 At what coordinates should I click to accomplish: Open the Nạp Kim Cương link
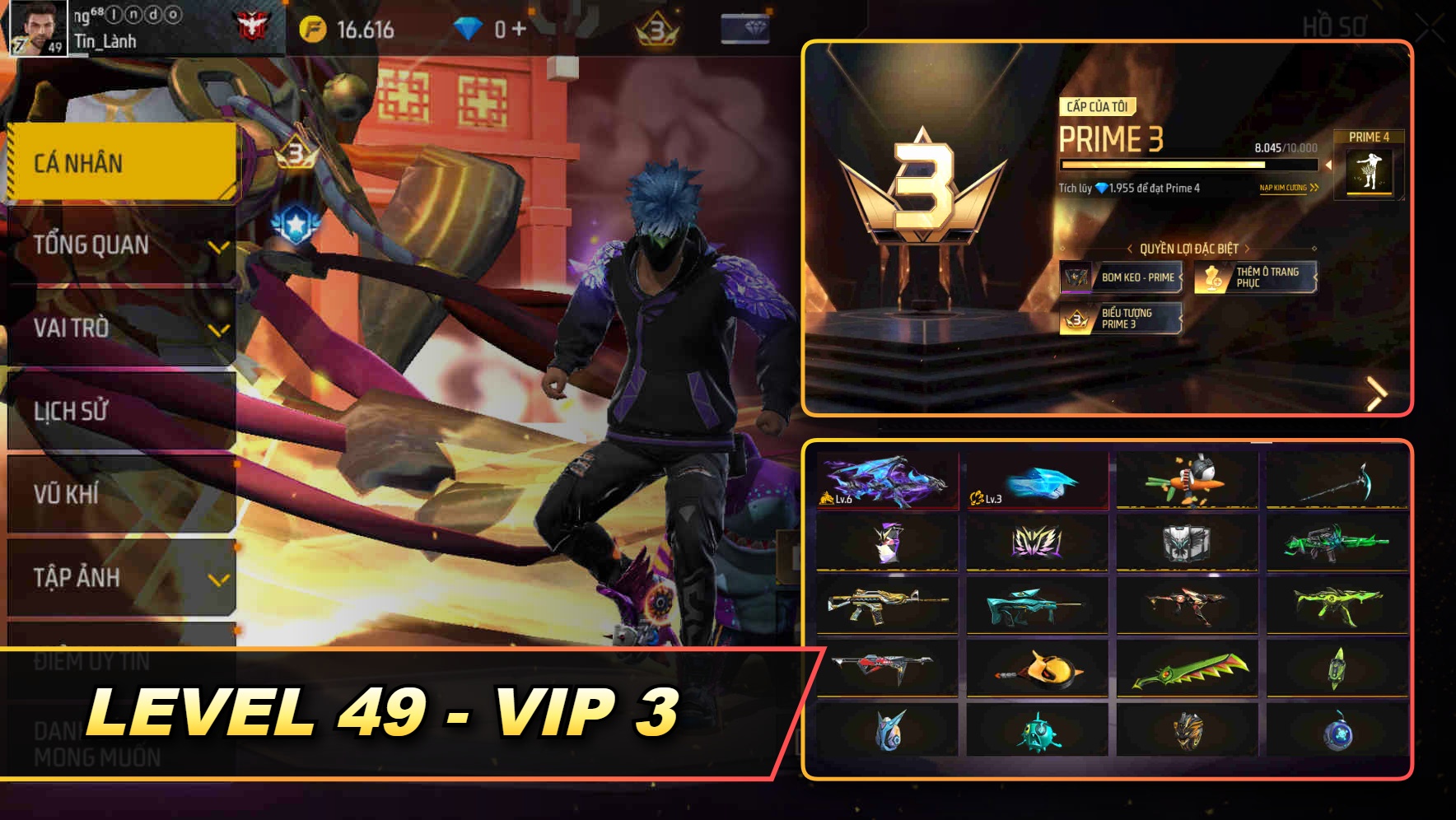coord(1285,188)
